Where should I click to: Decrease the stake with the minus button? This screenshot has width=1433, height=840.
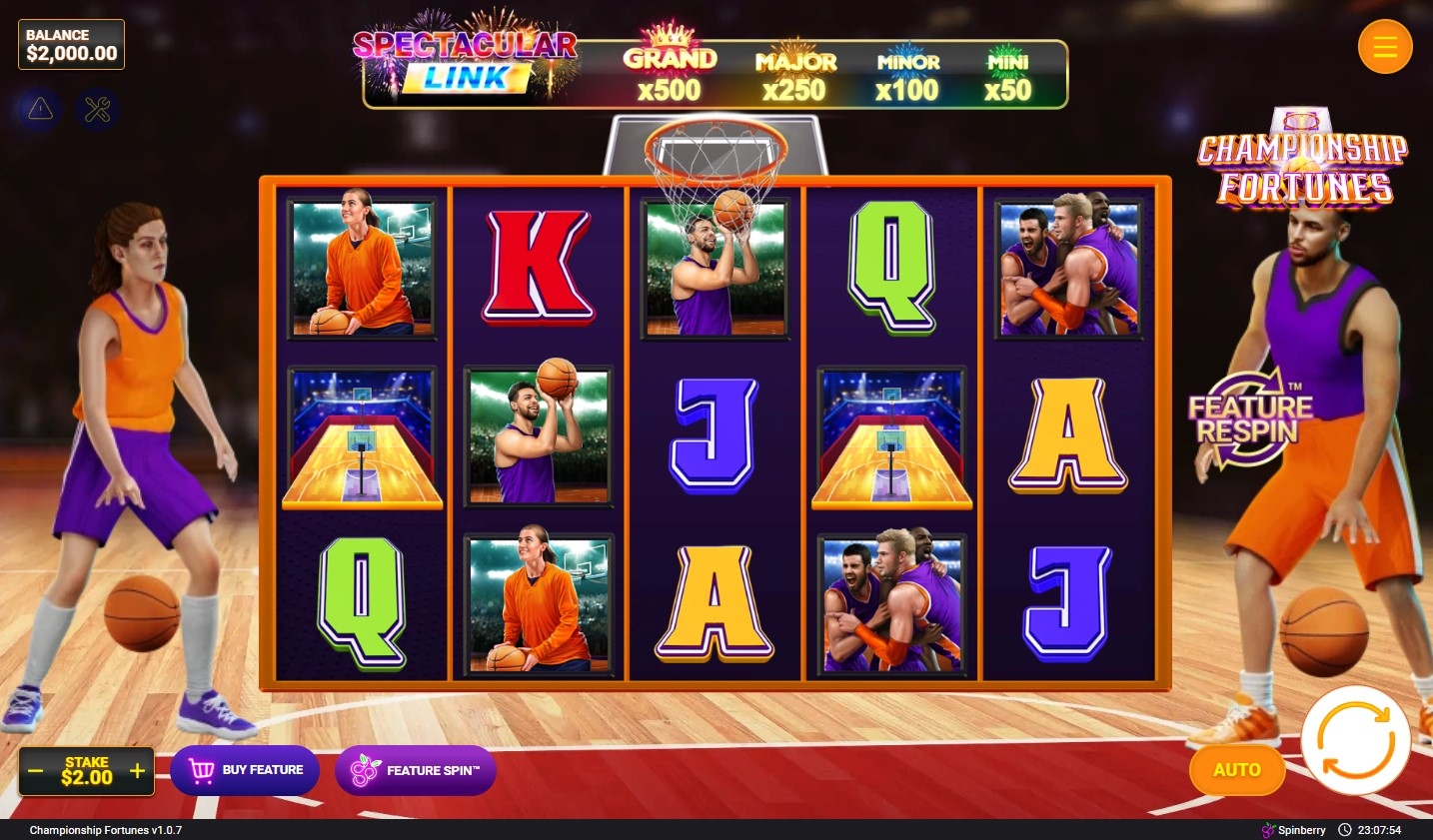36,771
